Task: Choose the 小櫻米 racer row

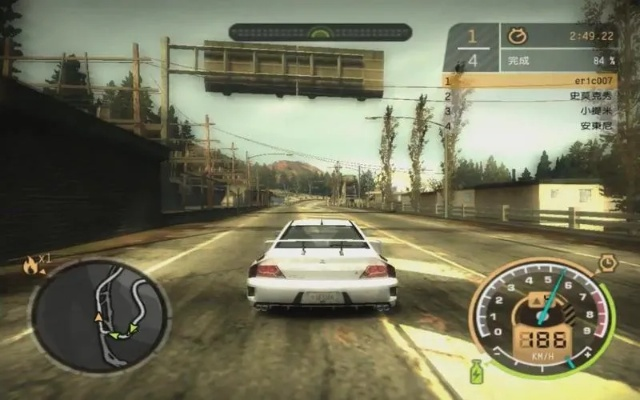Action: (531, 111)
